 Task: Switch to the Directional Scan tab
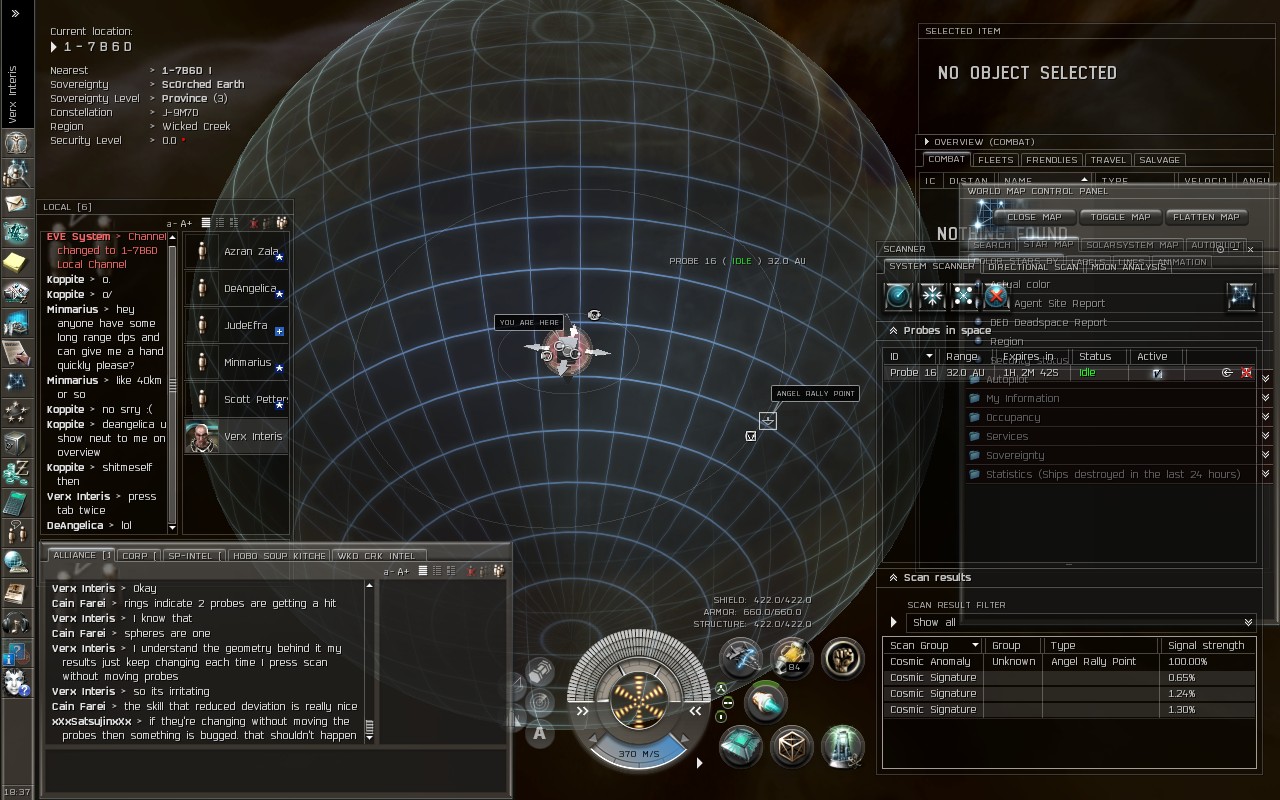point(1033,267)
